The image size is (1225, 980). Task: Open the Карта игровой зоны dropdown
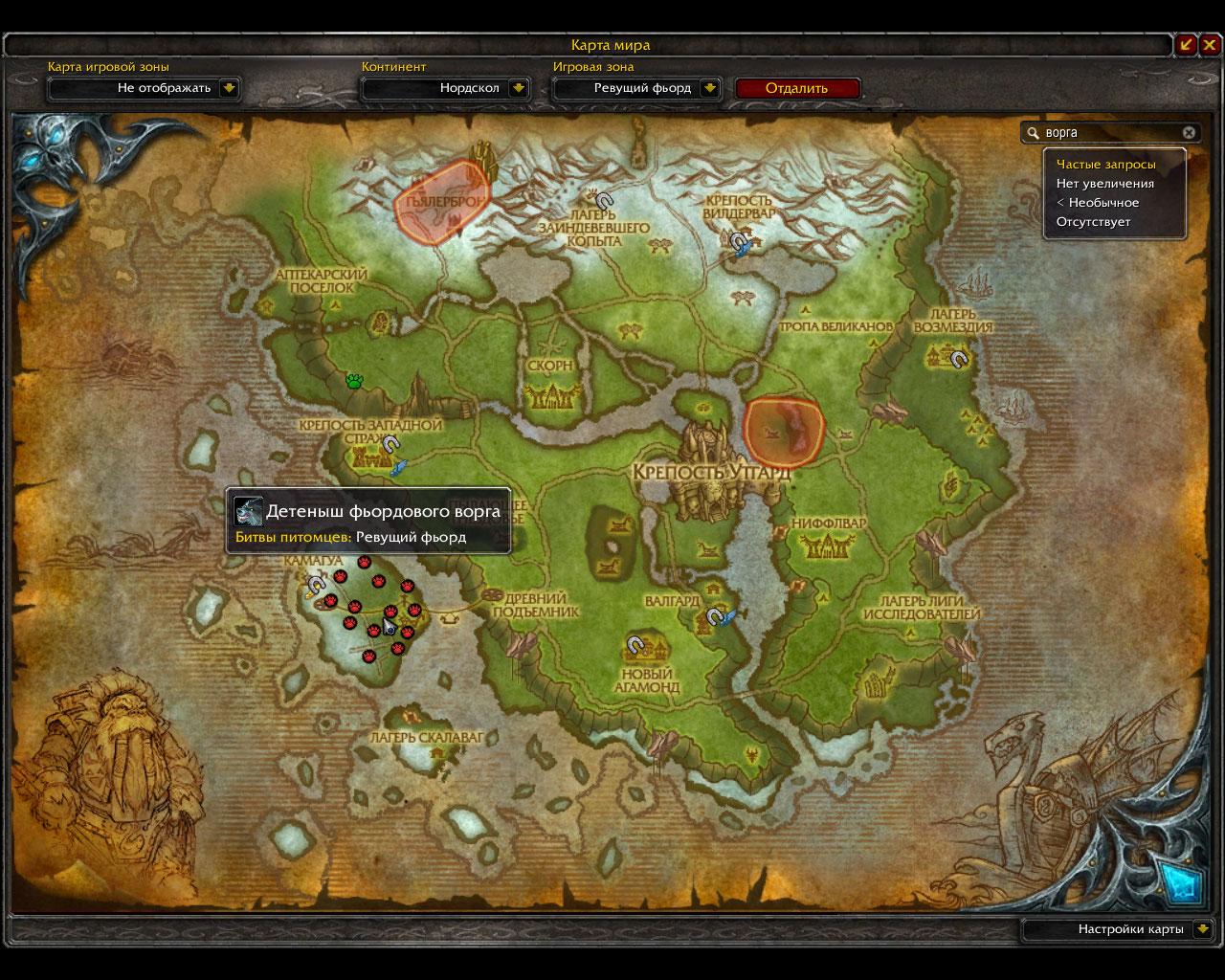click(x=229, y=88)
